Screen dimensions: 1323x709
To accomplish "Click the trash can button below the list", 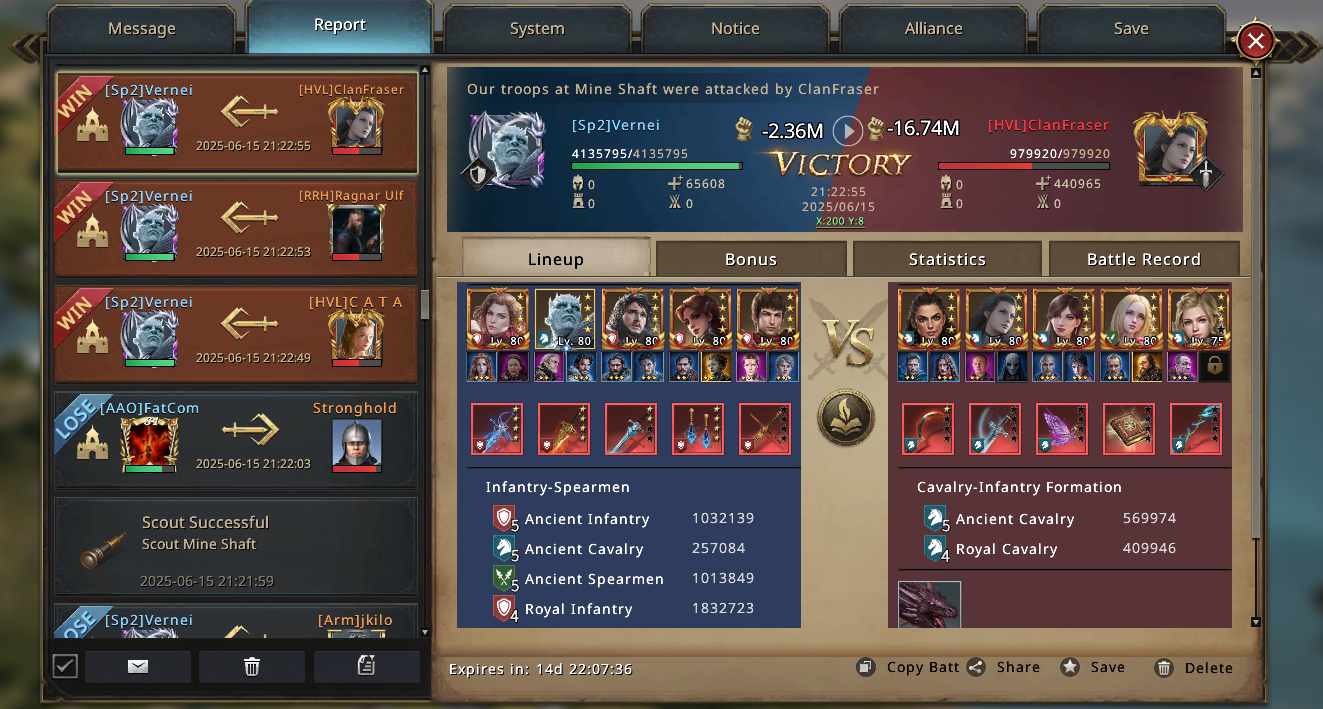I will (x=252, y=667).
